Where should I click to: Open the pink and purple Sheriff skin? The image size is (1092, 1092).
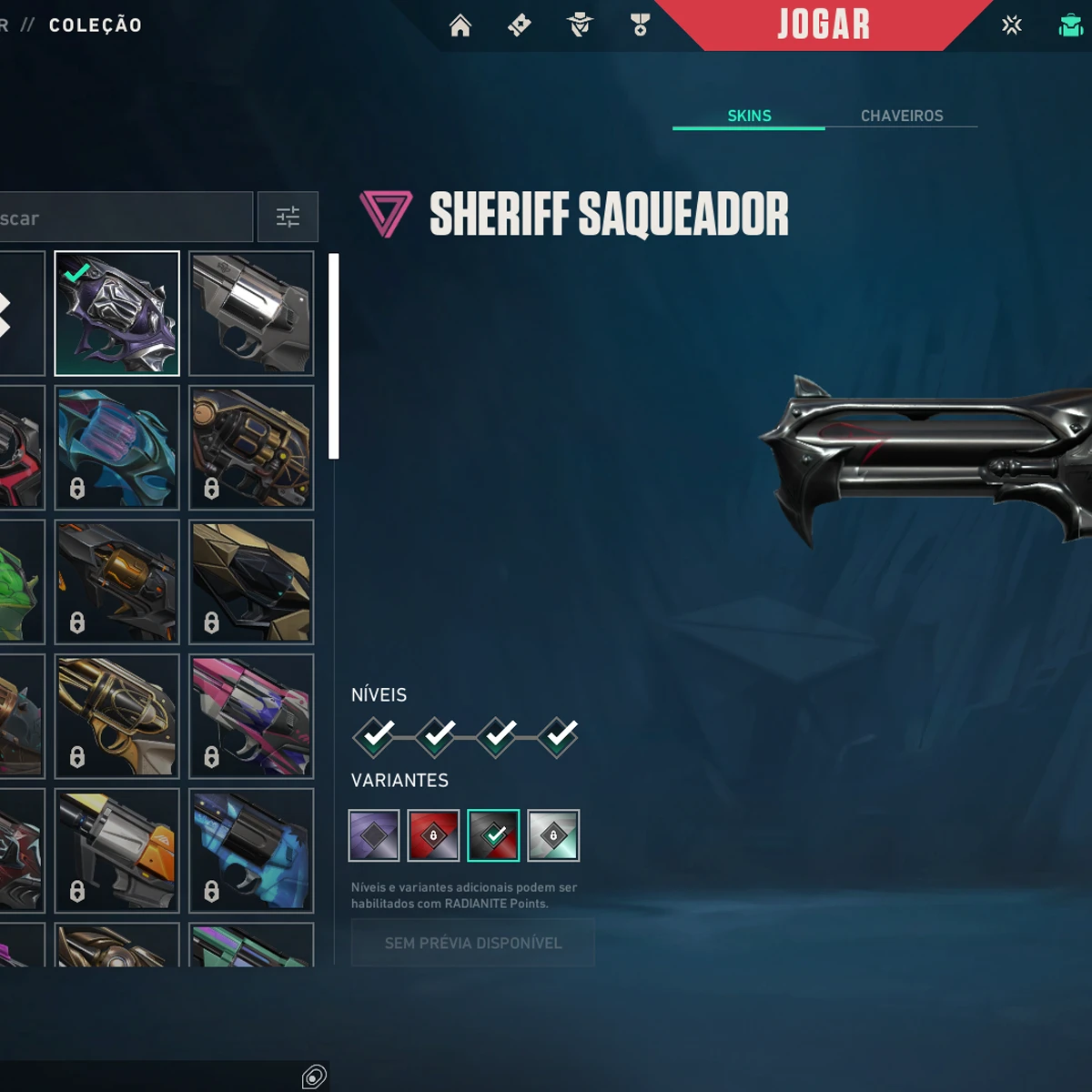(x=252, y=716)
